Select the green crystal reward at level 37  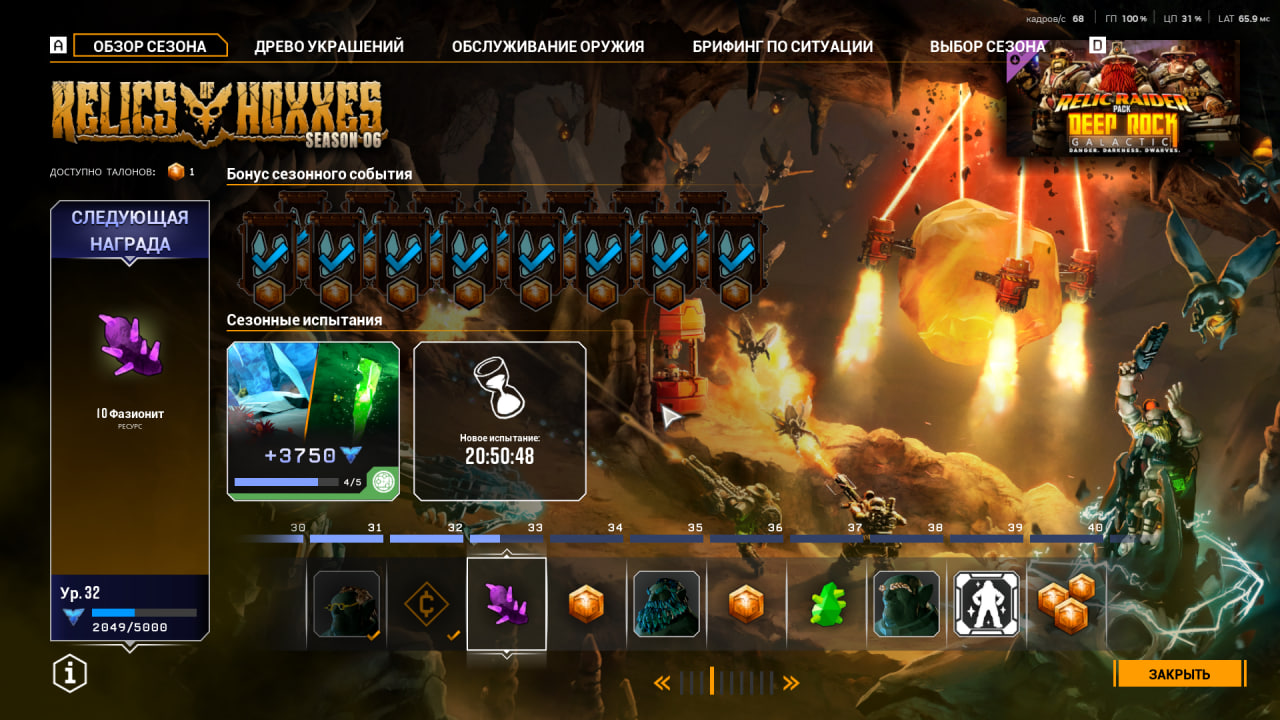pyautogui.click(x=827, y=604)
